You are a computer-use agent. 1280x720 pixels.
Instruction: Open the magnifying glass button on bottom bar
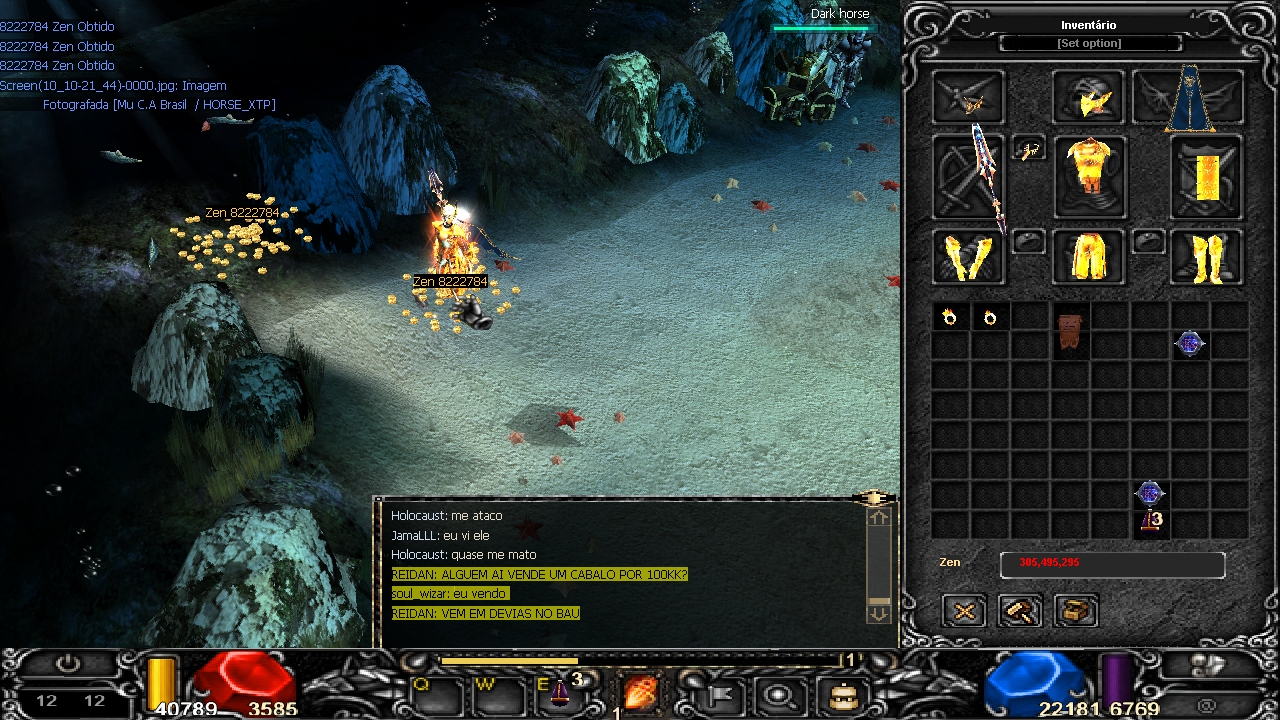(778, 693)
